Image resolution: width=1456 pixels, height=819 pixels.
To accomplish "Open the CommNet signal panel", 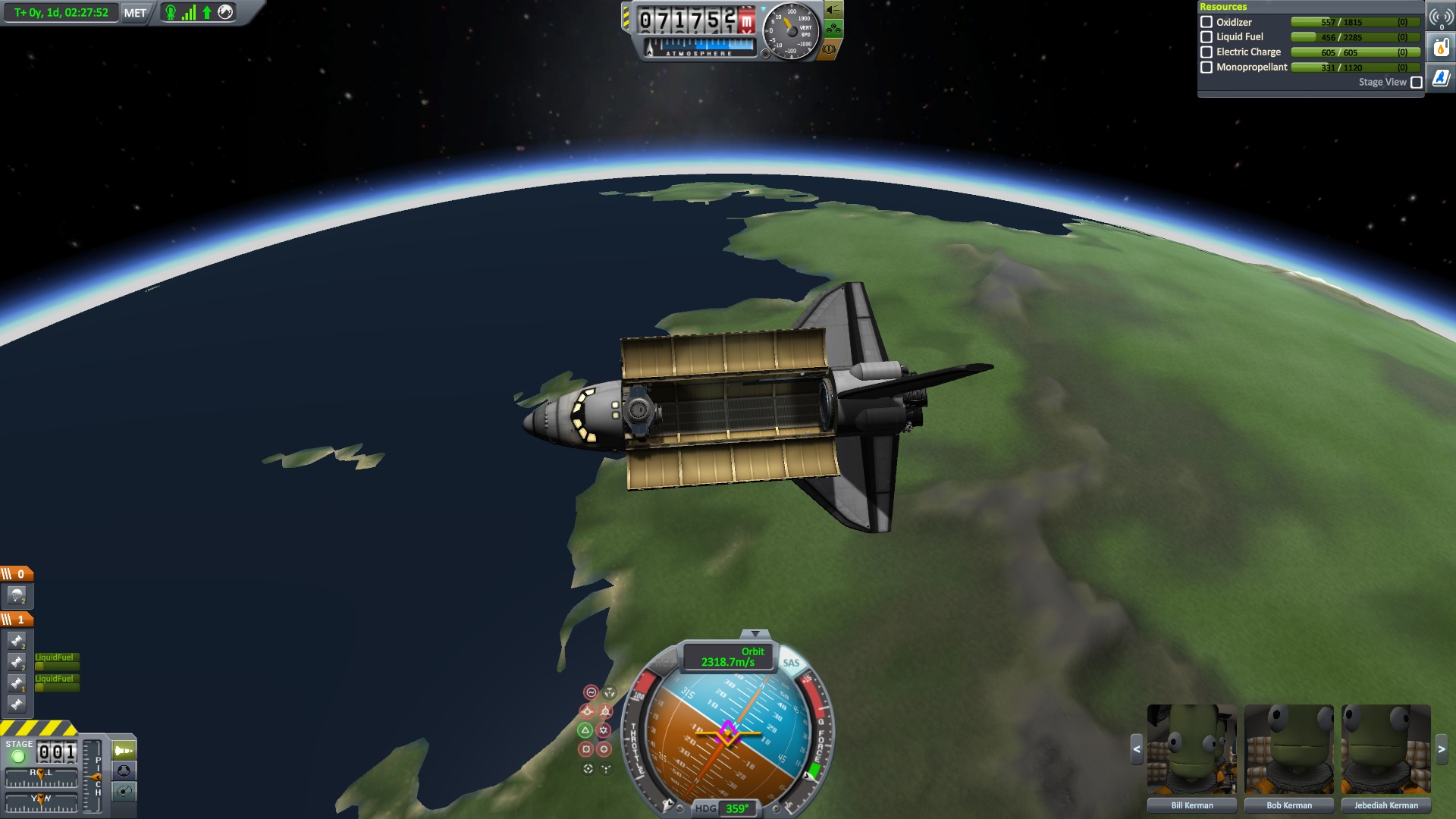I will tap(1441, 17).
